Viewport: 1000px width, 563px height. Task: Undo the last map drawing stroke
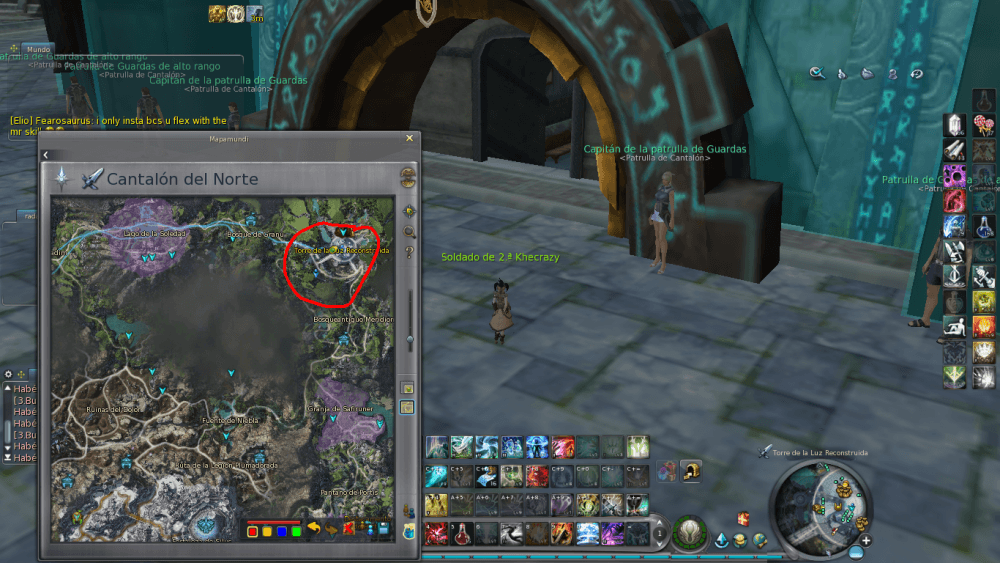pos(313,528)
